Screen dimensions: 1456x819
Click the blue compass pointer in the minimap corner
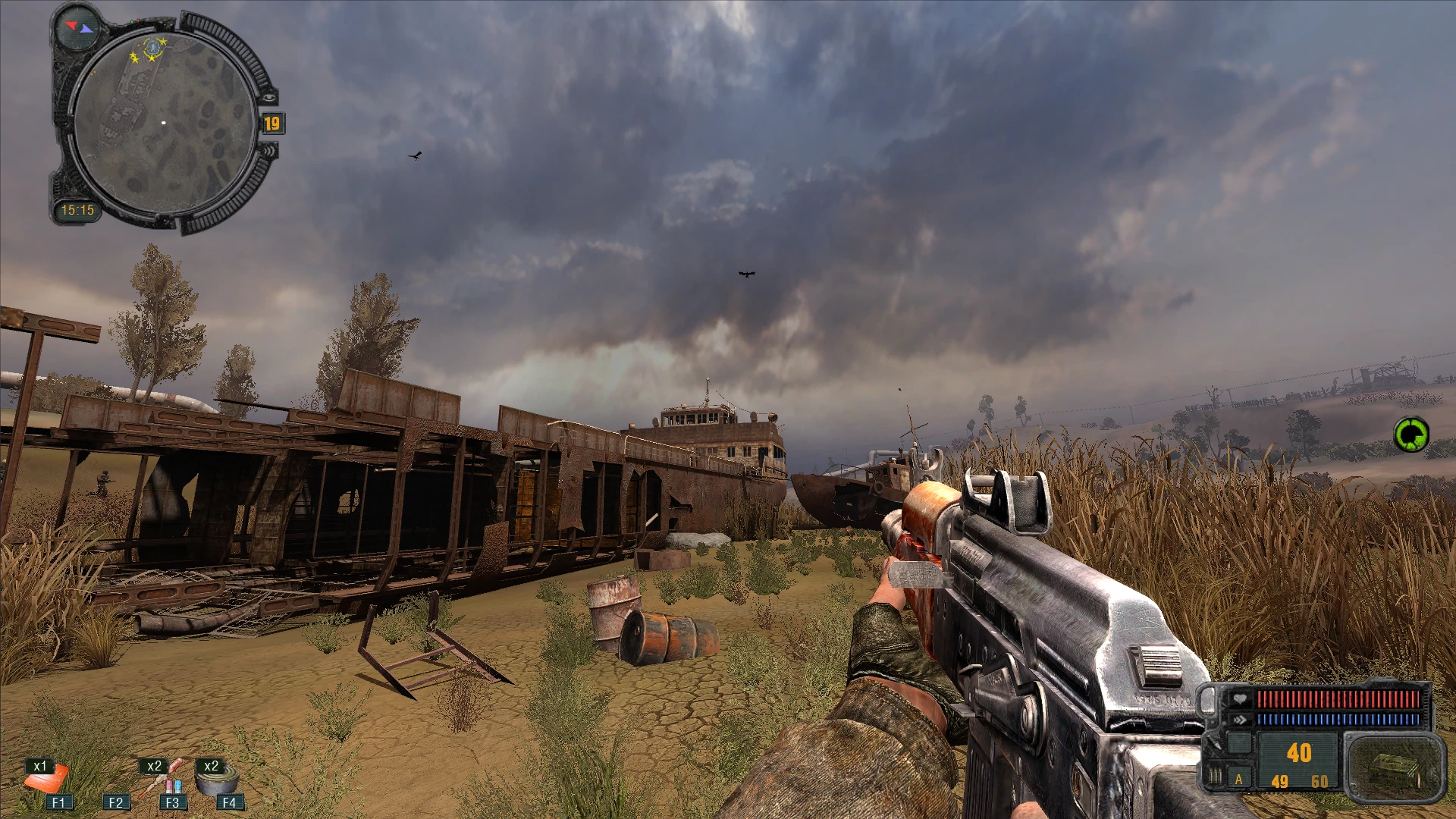click(x=86, y=30)
